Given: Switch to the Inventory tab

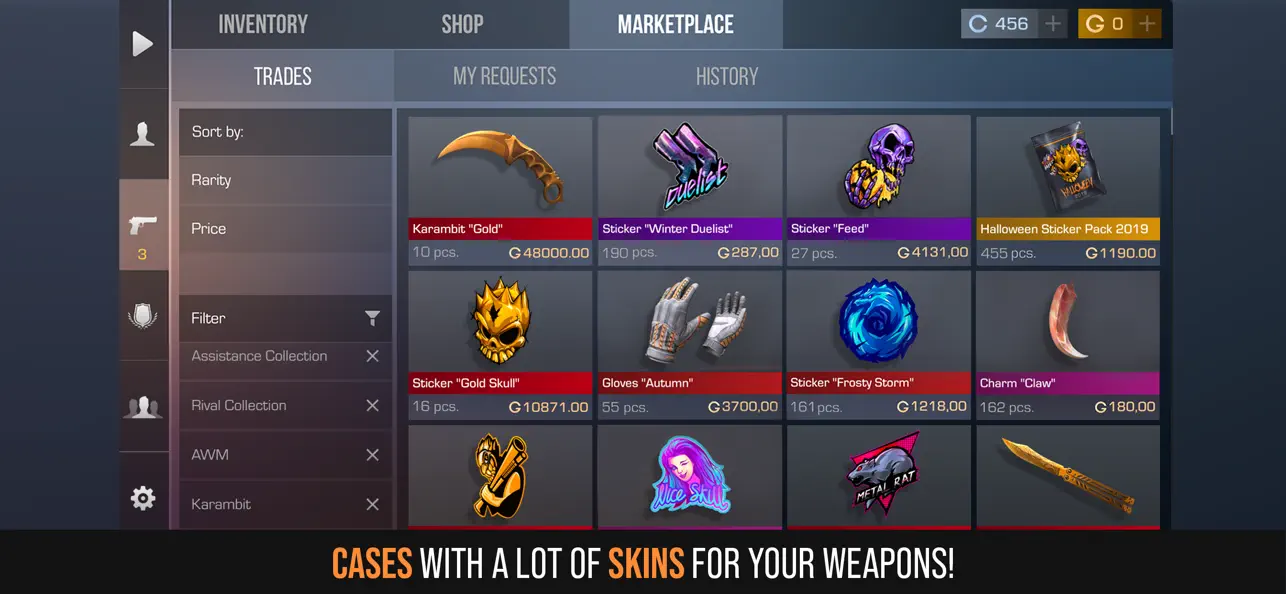Looking at the screenshot, I should tap(263, 24).
